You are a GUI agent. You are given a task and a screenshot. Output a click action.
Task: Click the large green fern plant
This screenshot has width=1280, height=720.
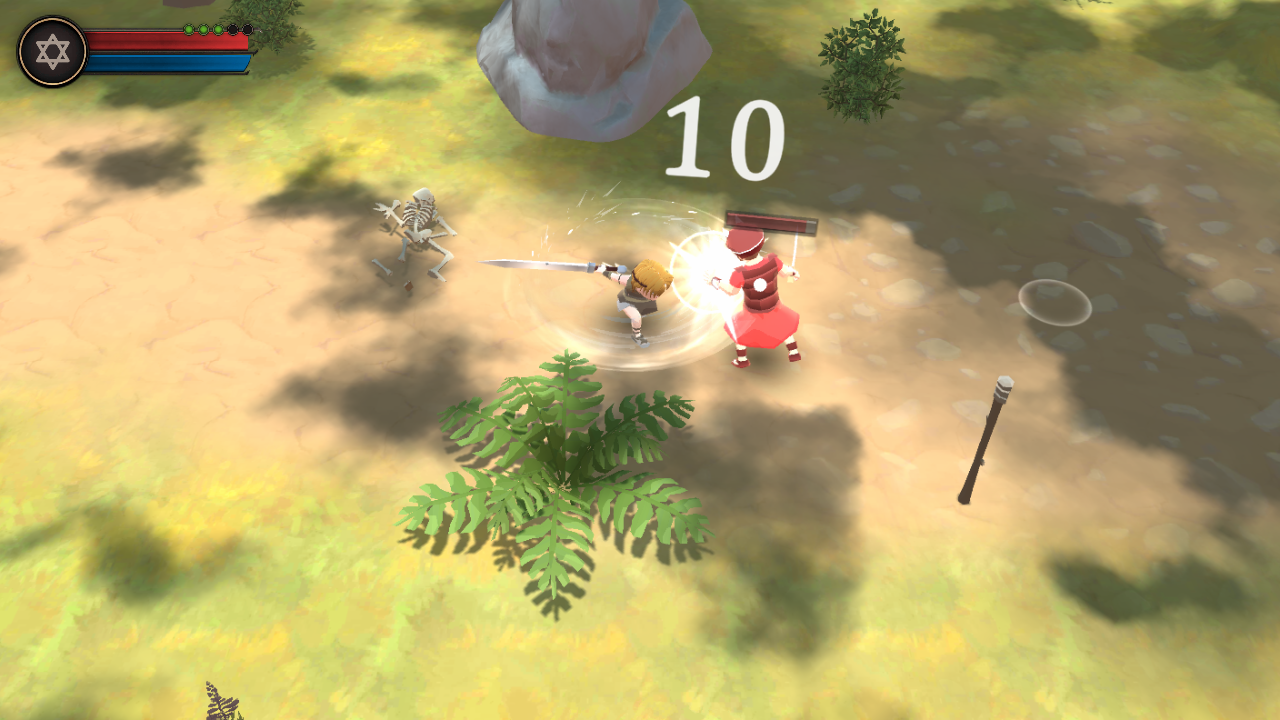point(560,480)
